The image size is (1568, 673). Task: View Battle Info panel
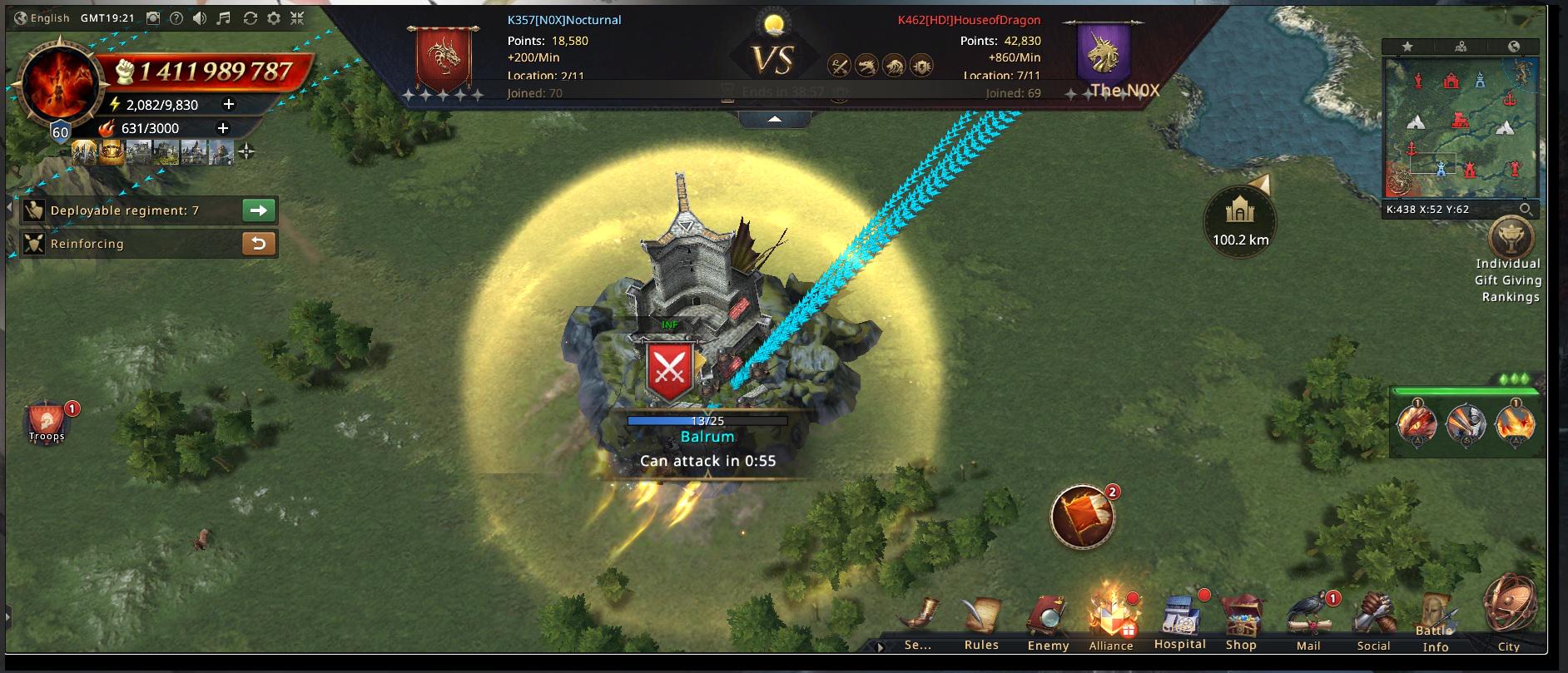pos(1436,624)
